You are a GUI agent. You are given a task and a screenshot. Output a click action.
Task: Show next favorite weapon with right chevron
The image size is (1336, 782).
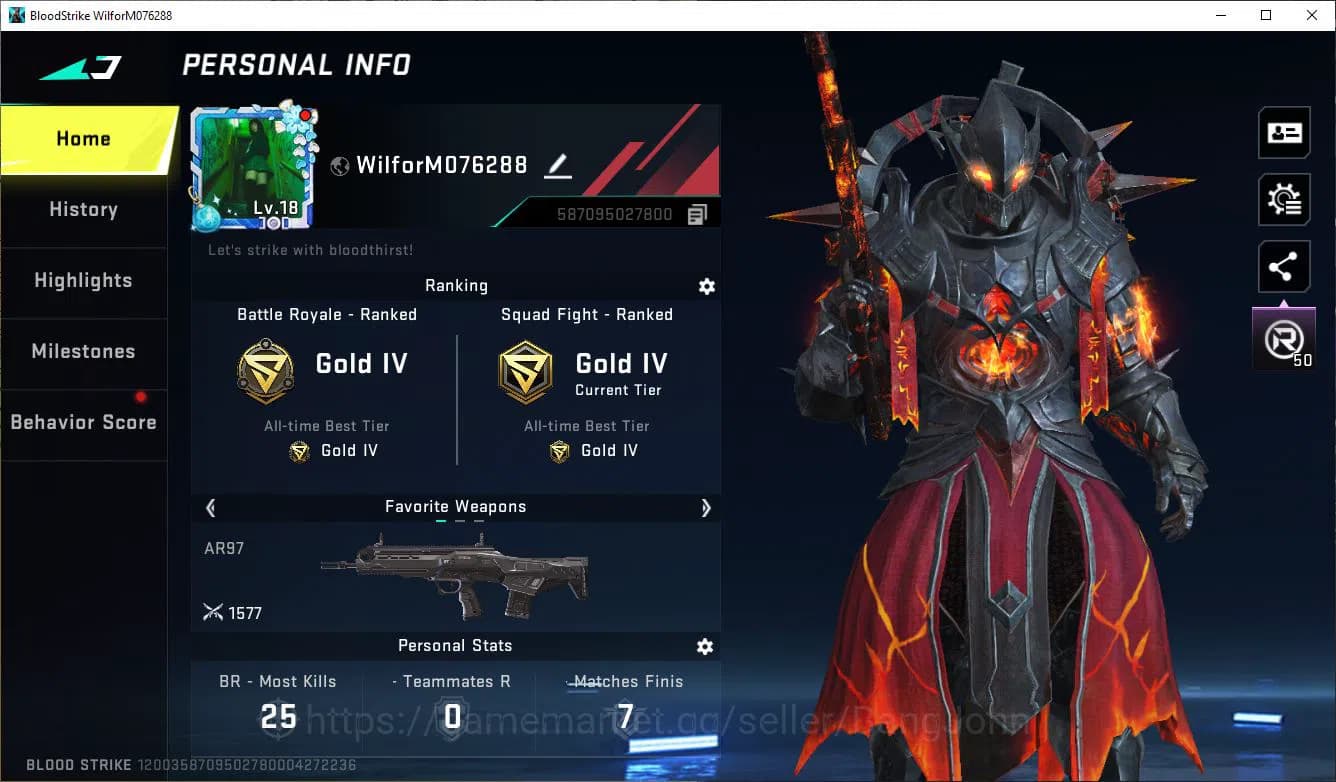click(707, 508)
